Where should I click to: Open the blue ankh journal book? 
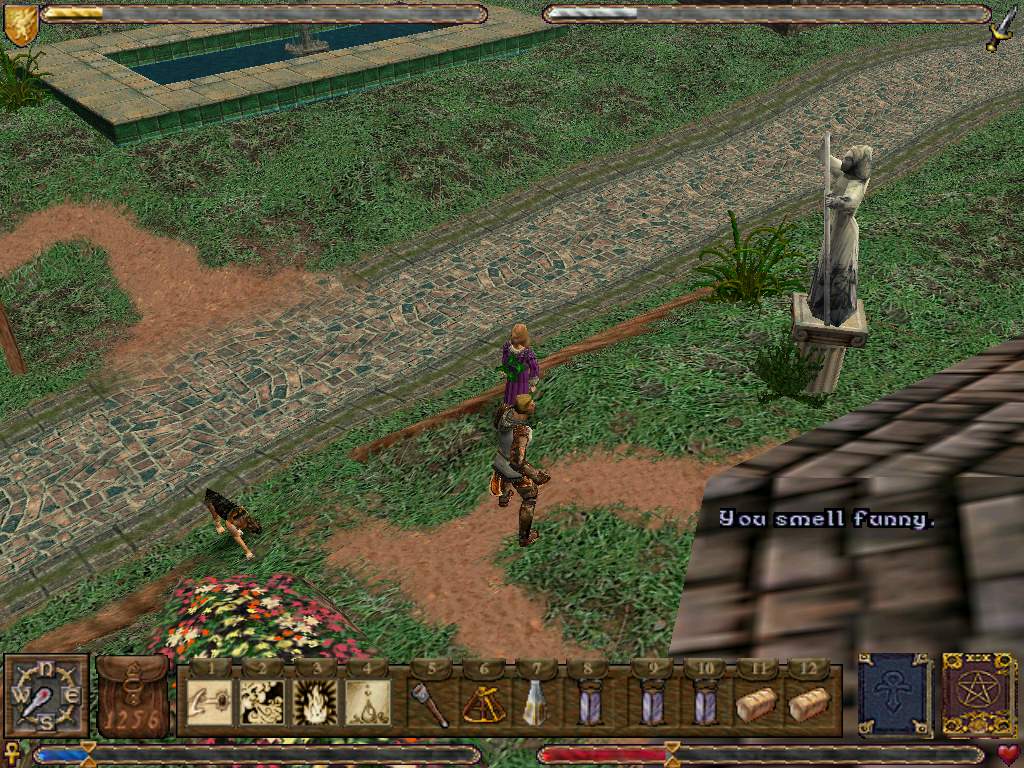894,695
